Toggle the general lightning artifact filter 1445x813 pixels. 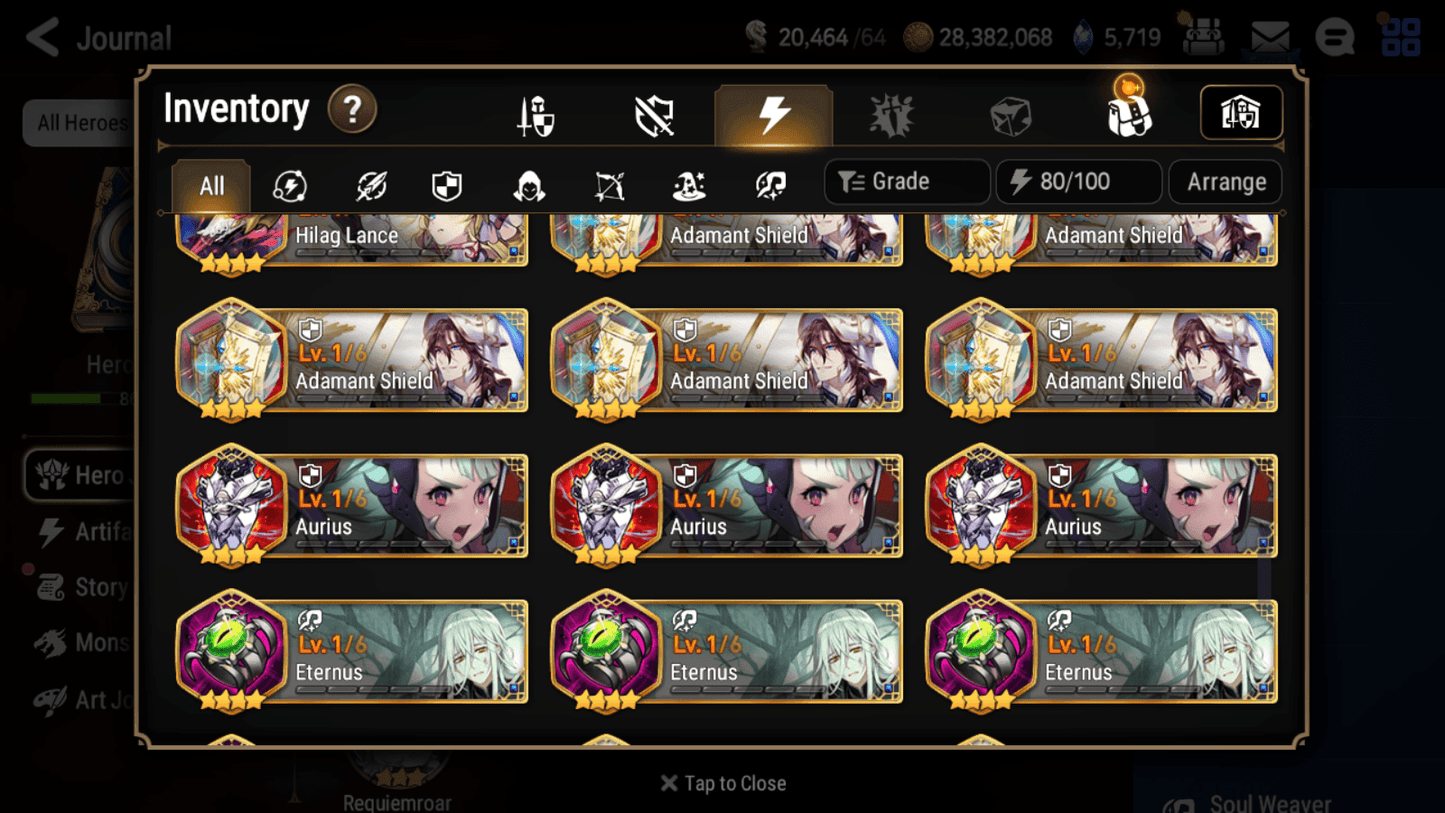pyautogui.click(x=289, y=183)
